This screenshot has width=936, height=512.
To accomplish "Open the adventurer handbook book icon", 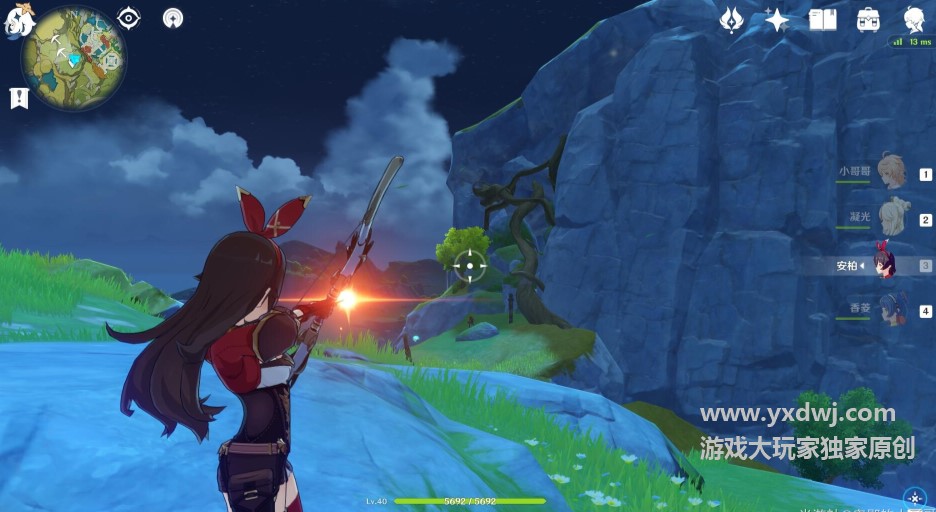I will (822, 19).
